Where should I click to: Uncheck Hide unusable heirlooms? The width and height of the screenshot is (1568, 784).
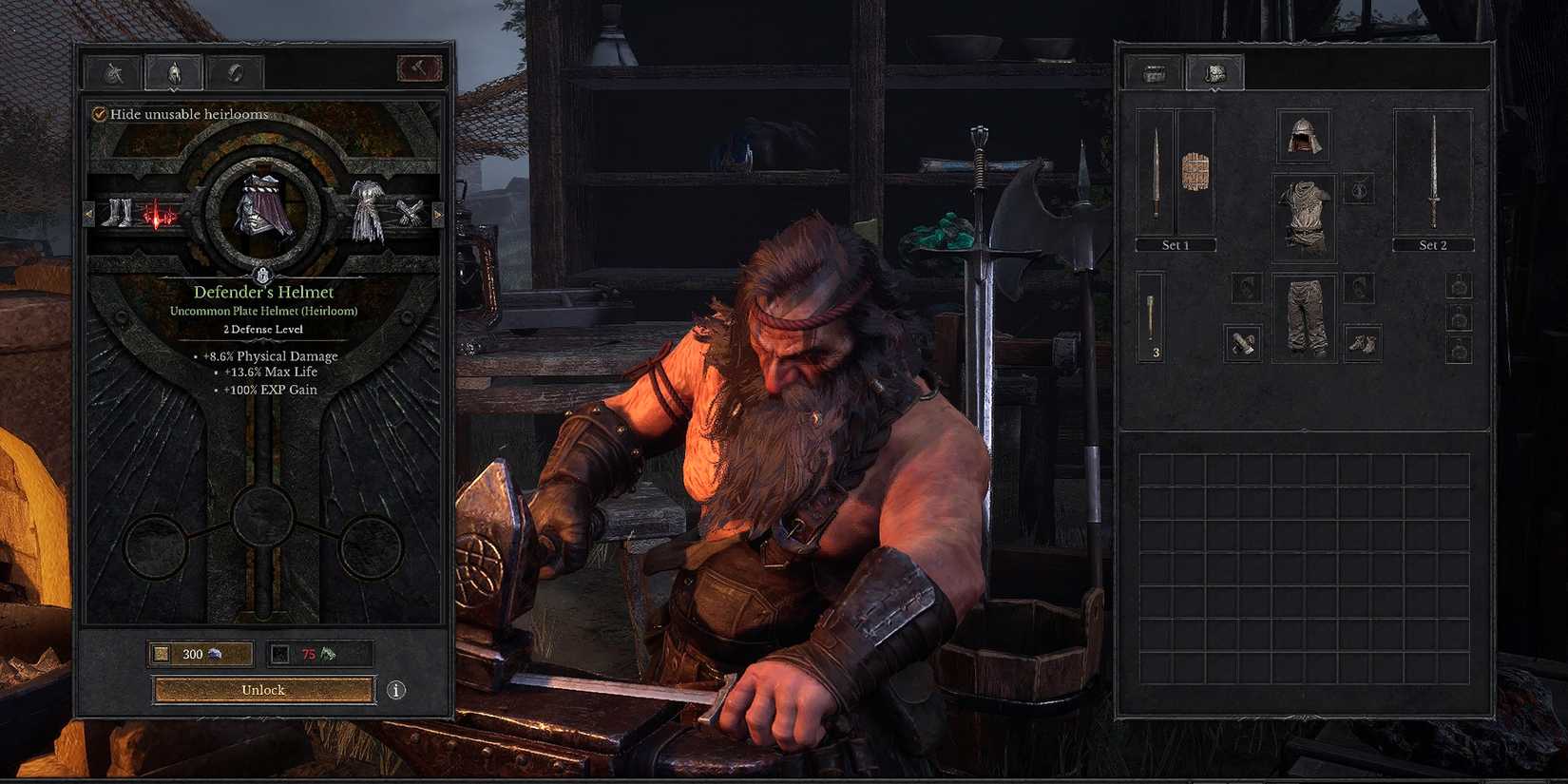click(98, 113)
